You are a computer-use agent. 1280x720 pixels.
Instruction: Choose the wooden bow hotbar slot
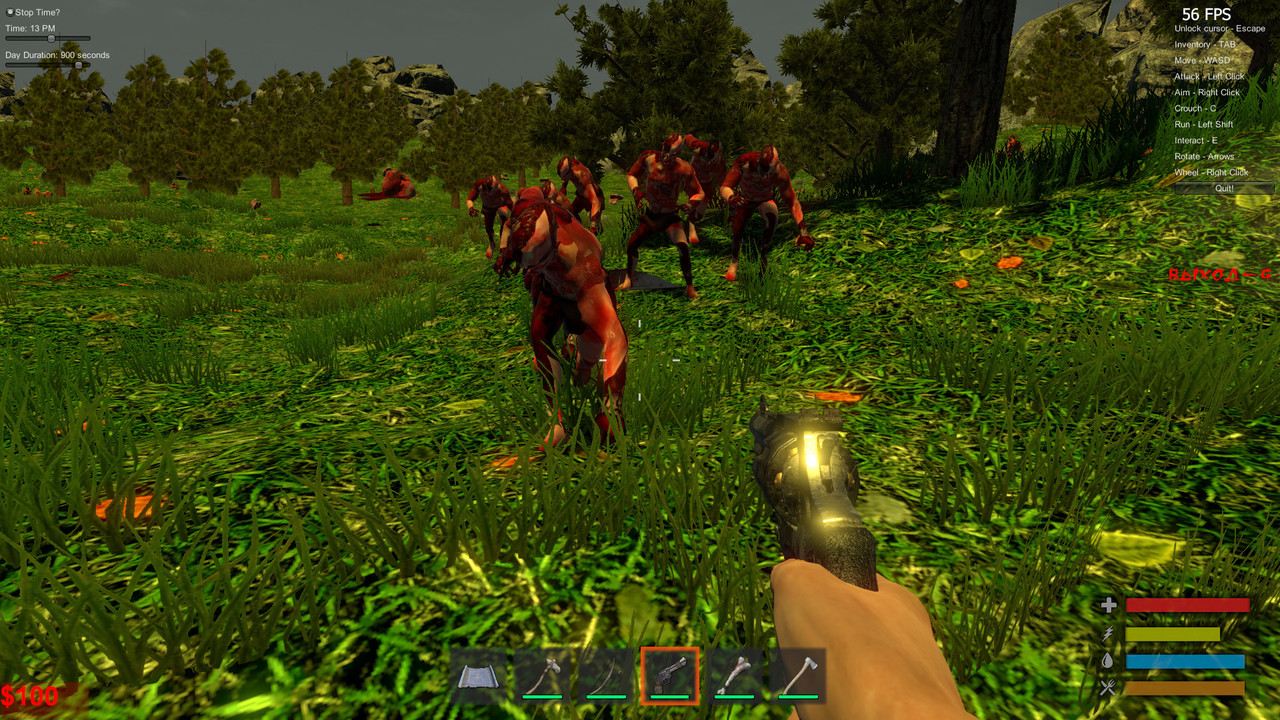pos(605,677)
